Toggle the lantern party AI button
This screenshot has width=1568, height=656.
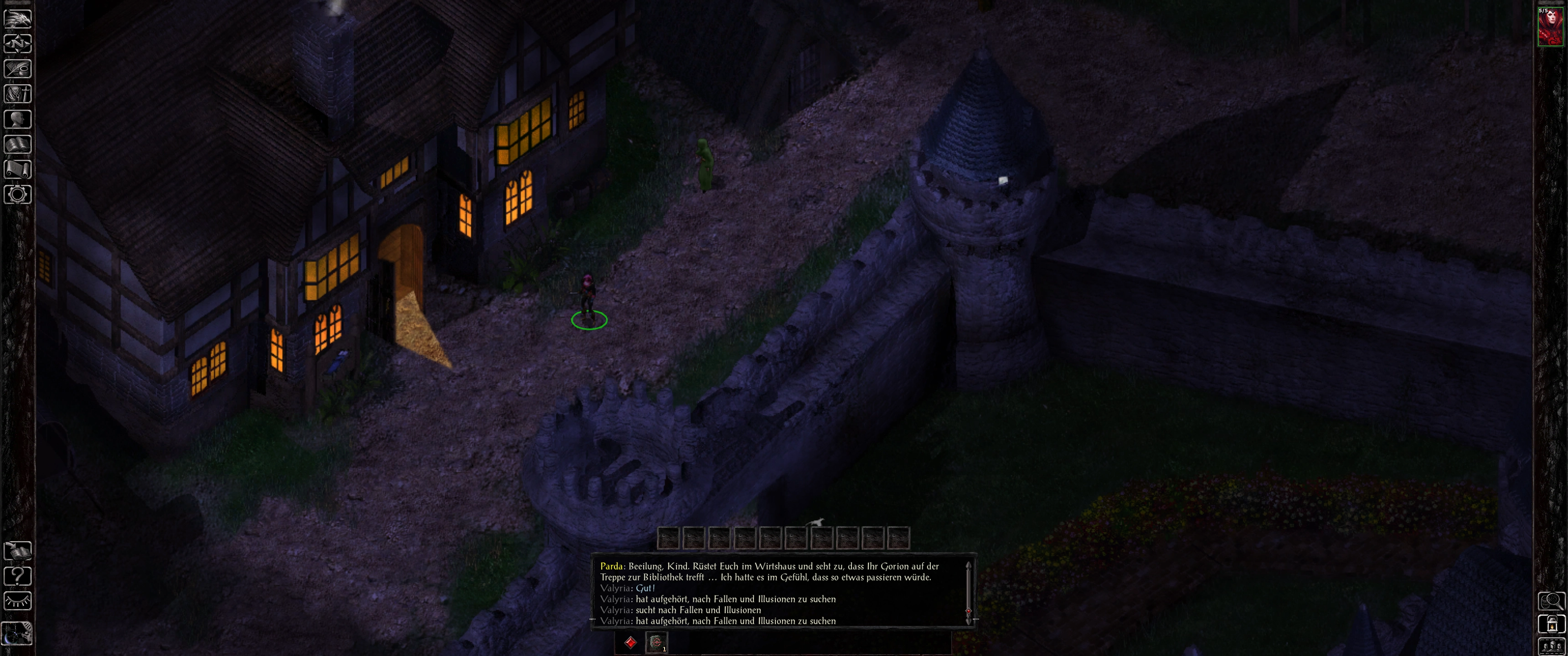pyautogui.click(x=1551, y=624)
